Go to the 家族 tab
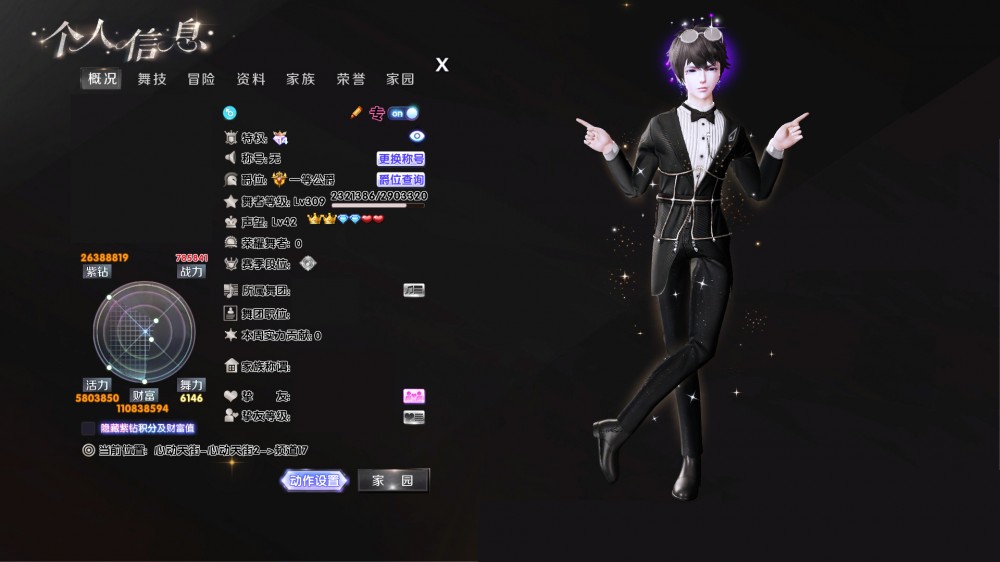The height and width of the screenshot is (562, 1000). click(301, 79)
